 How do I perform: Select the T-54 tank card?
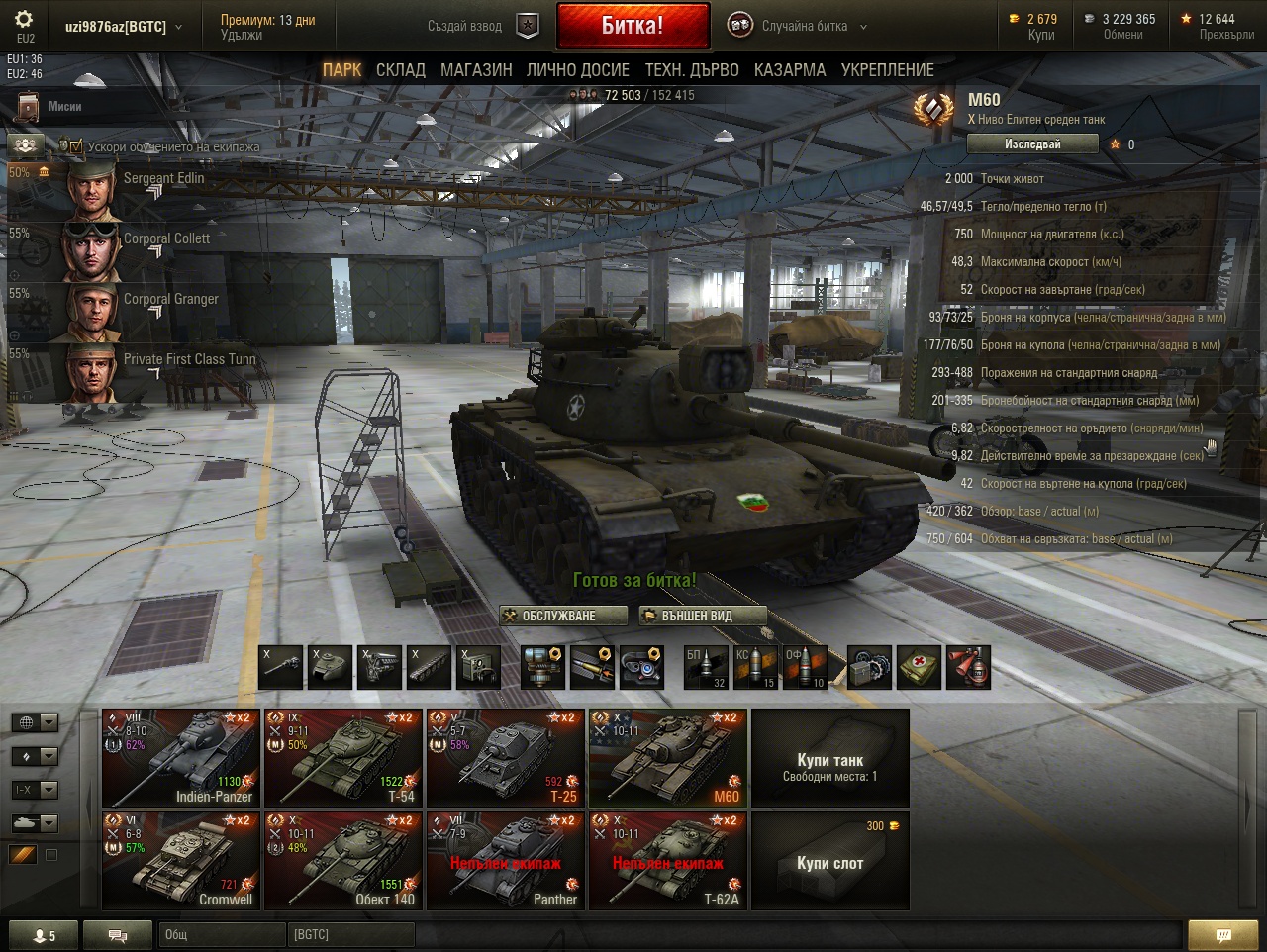click(x=343, y=758)
